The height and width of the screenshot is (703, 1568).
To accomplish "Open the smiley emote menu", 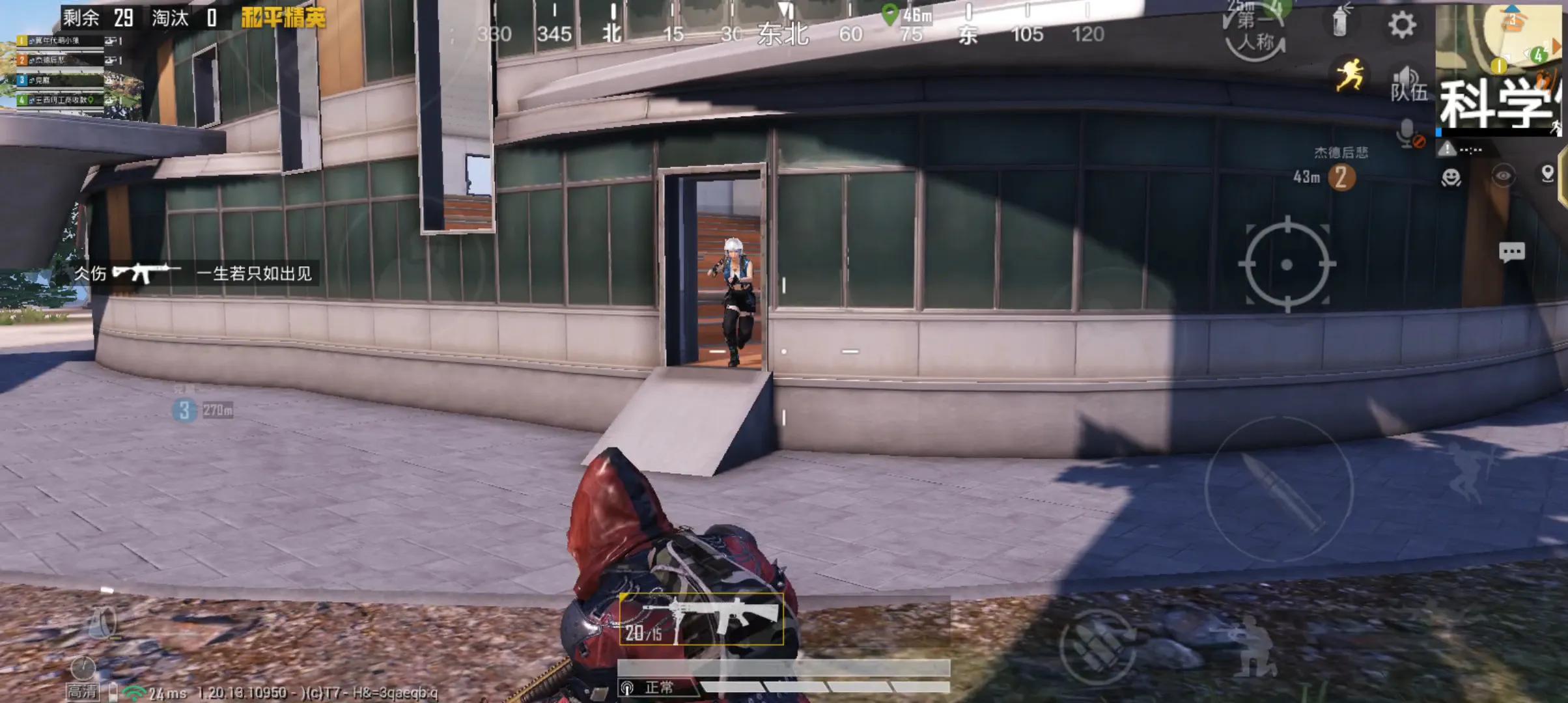I will 1451,177.
